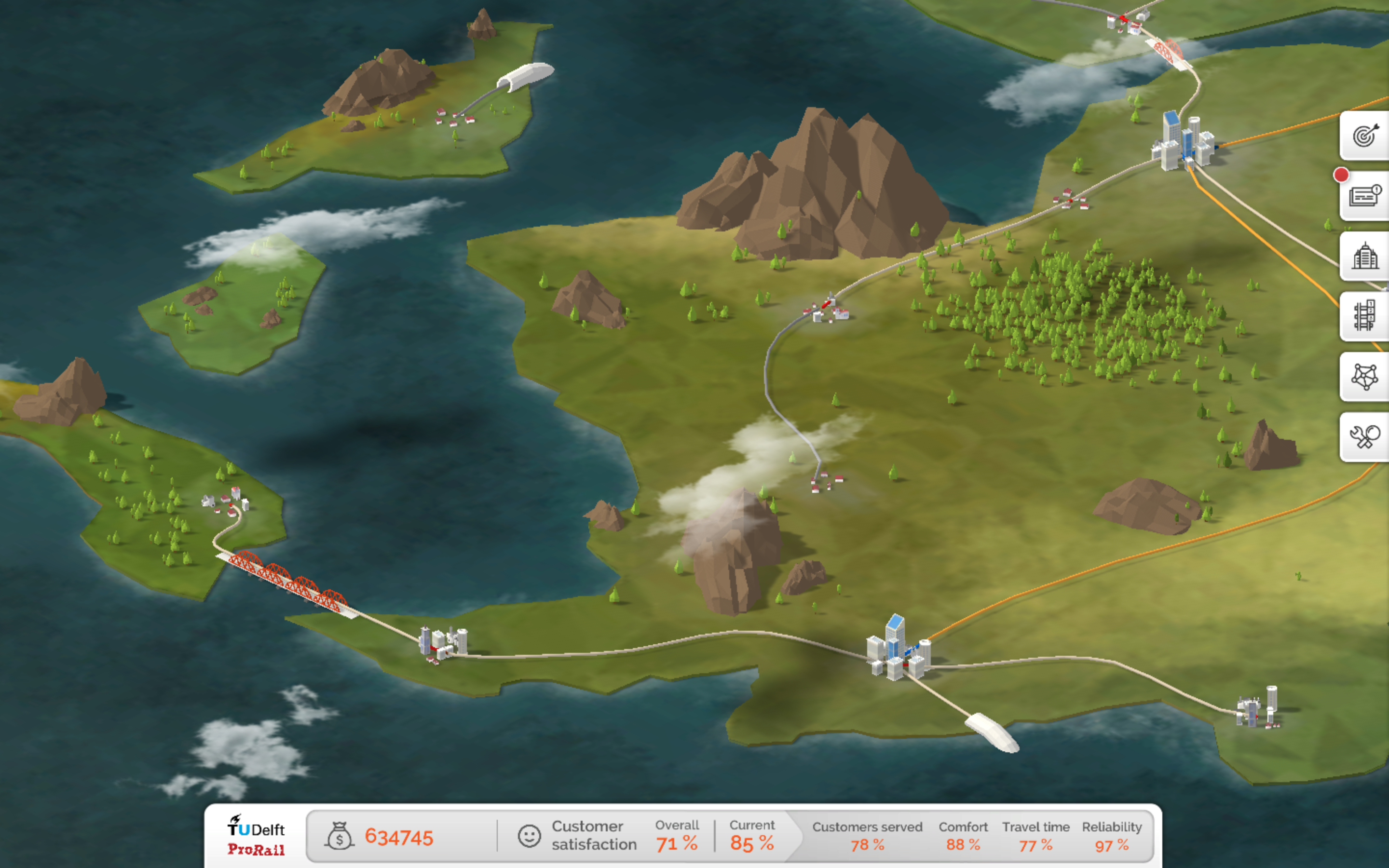The image size is (1389, 868).
Task: Select the skyscraper stations button
Action: tap(1365, 256)
